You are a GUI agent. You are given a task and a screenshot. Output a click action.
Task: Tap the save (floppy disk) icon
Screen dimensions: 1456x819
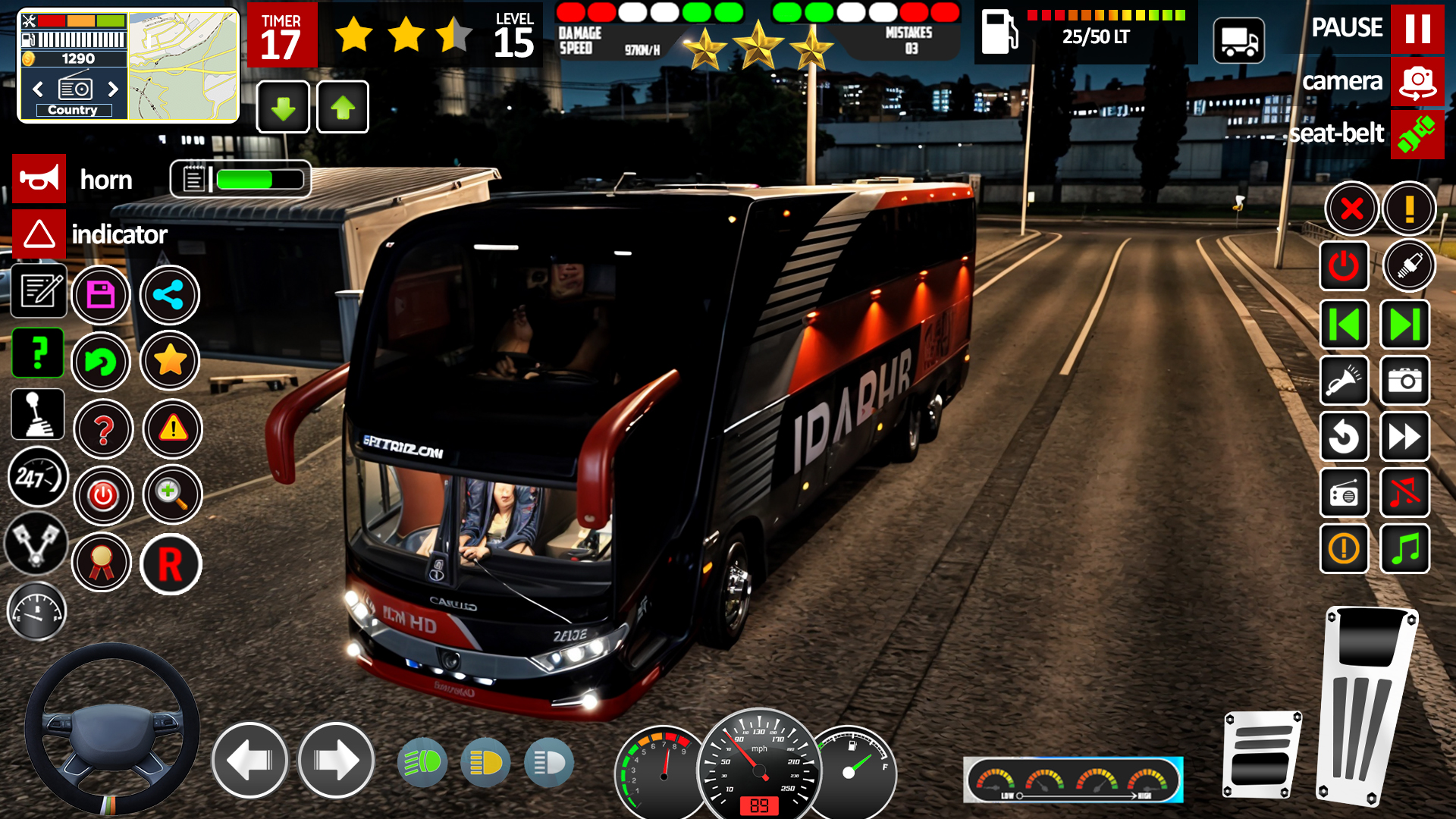tap(102, 295)
